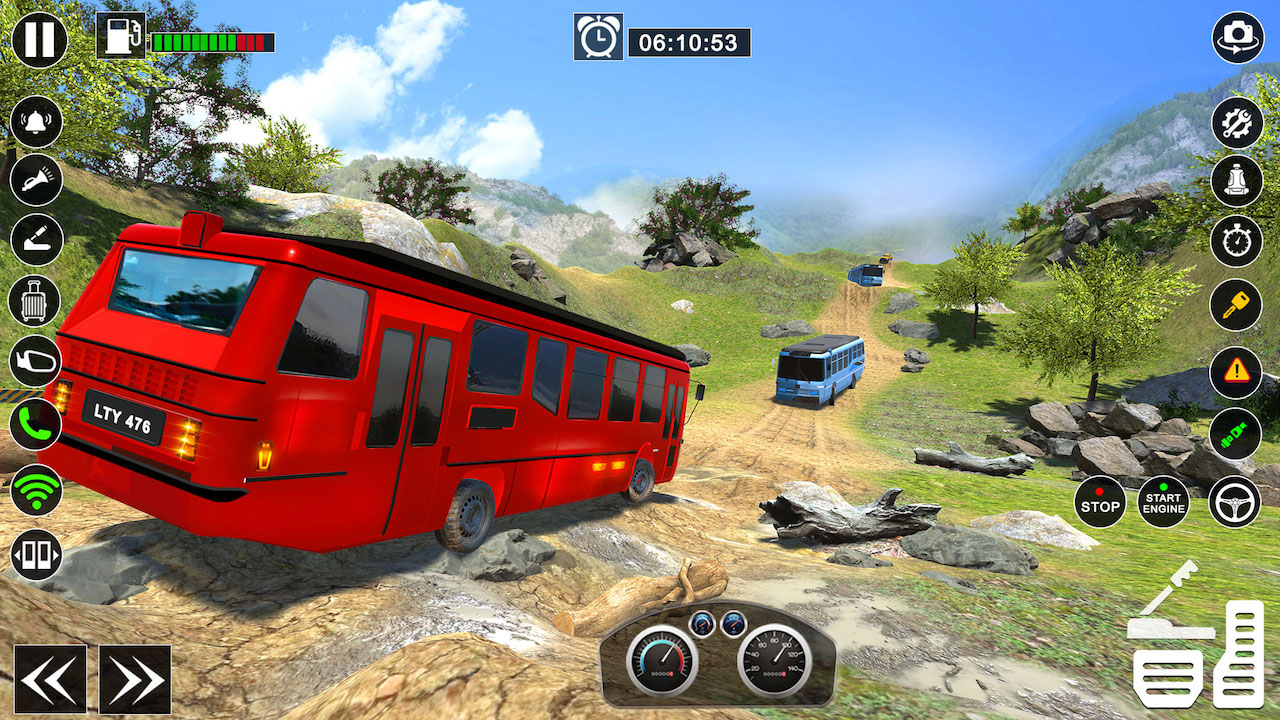Select the driver seat icon
This screenshot has width=1280, height=720.
(x=1237, y=181)
